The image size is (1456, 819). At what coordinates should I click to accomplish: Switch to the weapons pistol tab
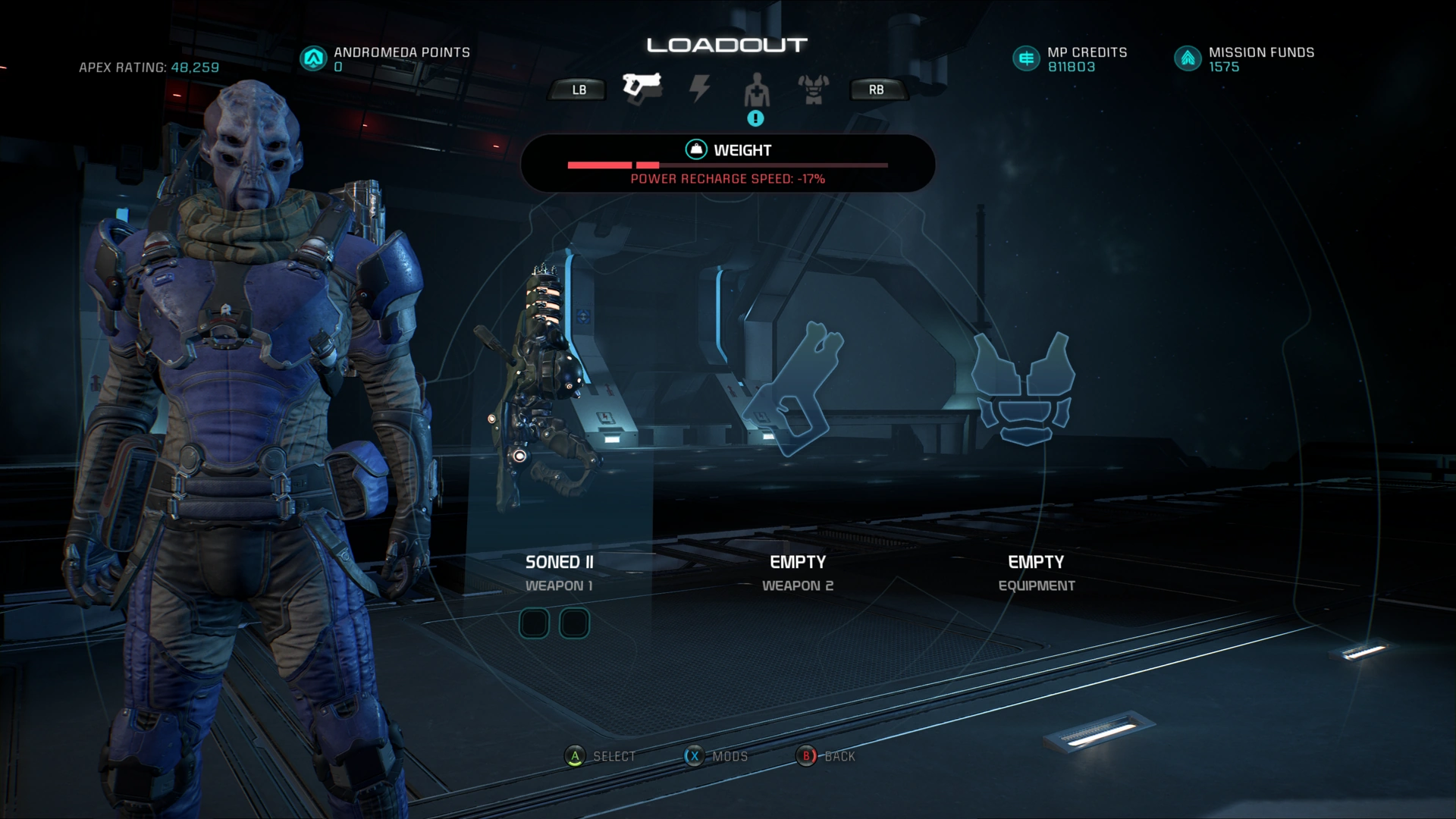coord(642,89)
